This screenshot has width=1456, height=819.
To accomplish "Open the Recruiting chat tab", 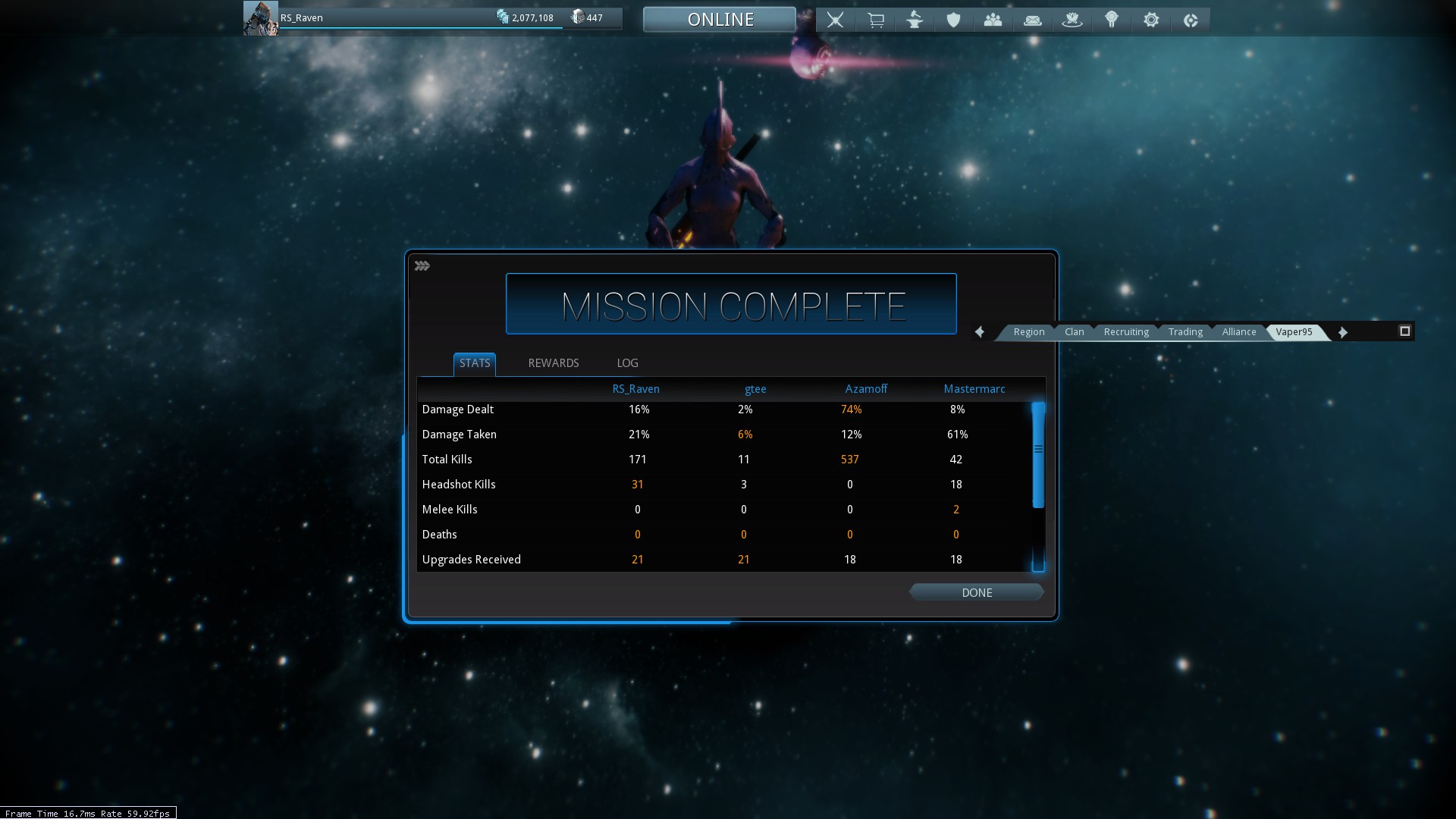I will coord(1126,332).
